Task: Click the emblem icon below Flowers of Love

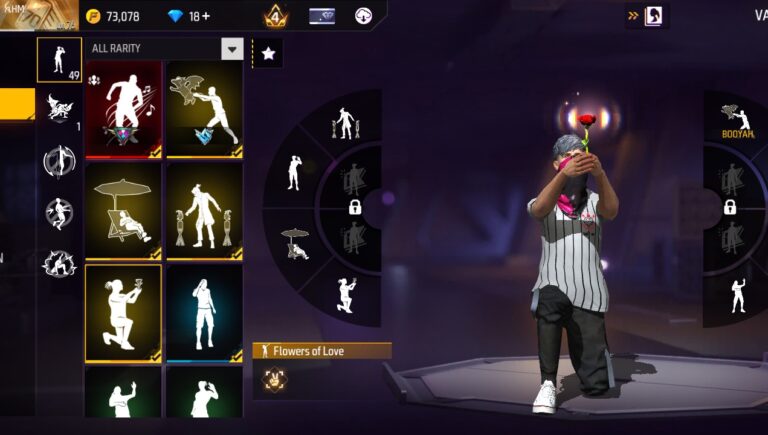Action: point(271,378)
